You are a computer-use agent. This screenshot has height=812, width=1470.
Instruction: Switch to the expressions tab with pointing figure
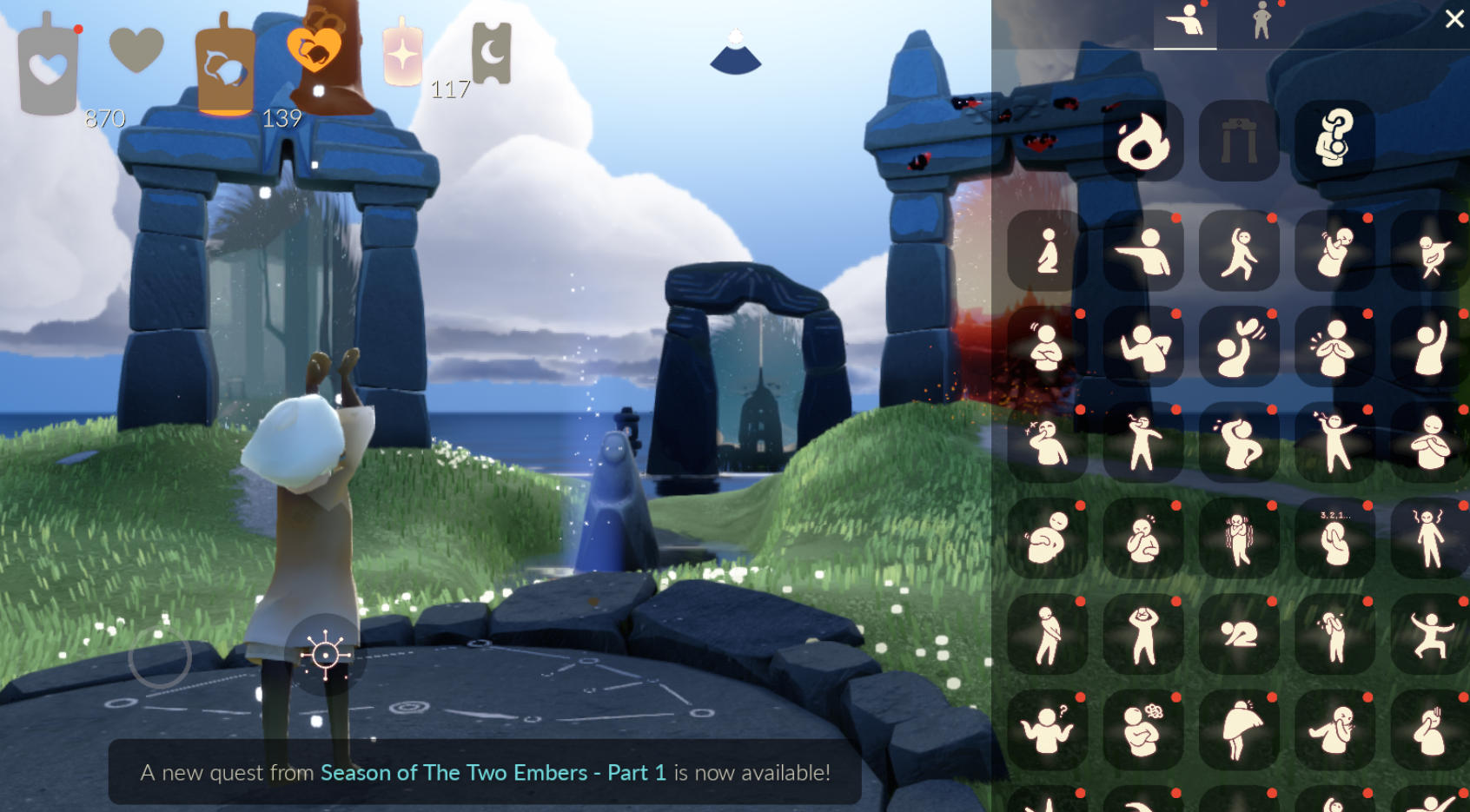tap(1184, 22)
